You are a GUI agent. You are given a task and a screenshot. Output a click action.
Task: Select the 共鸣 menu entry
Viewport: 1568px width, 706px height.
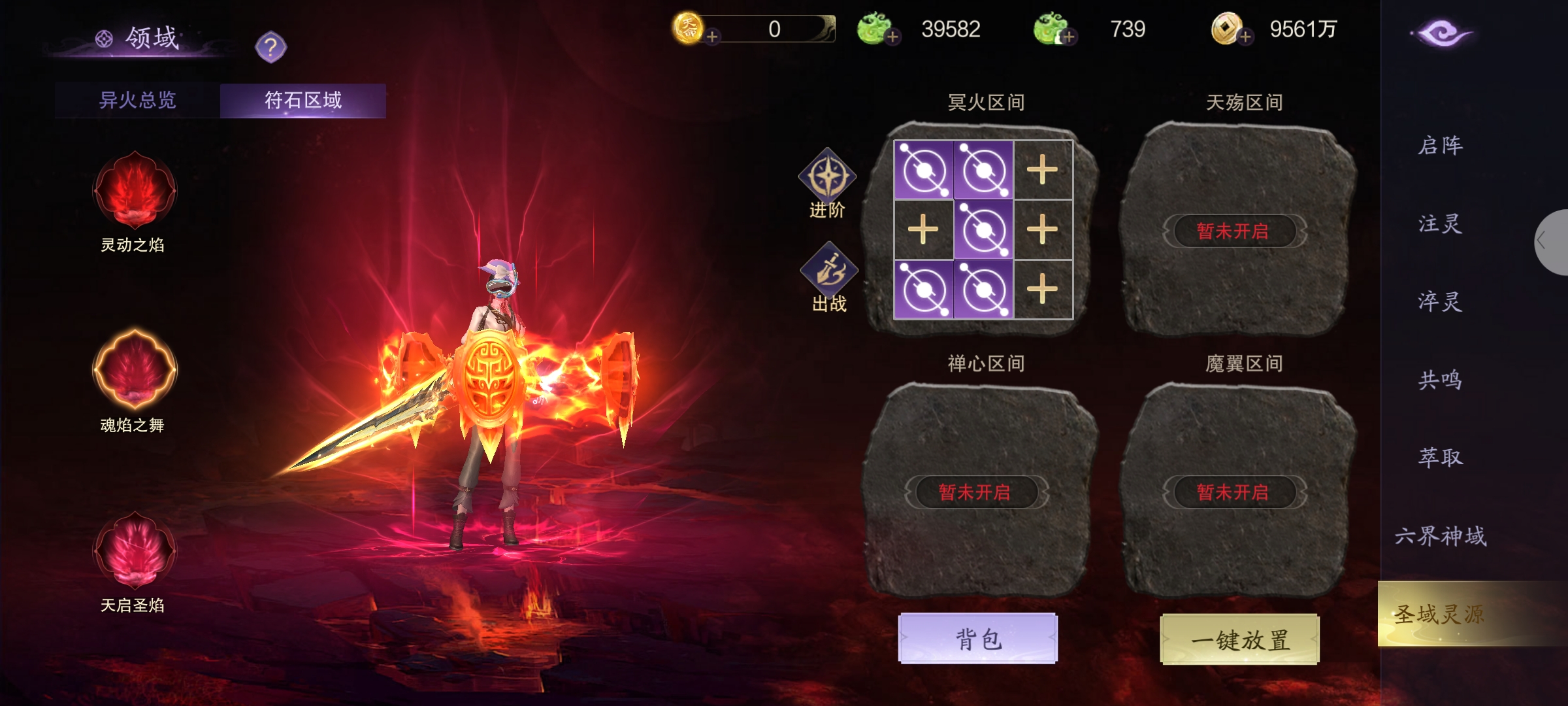[x=1440, y=379]
